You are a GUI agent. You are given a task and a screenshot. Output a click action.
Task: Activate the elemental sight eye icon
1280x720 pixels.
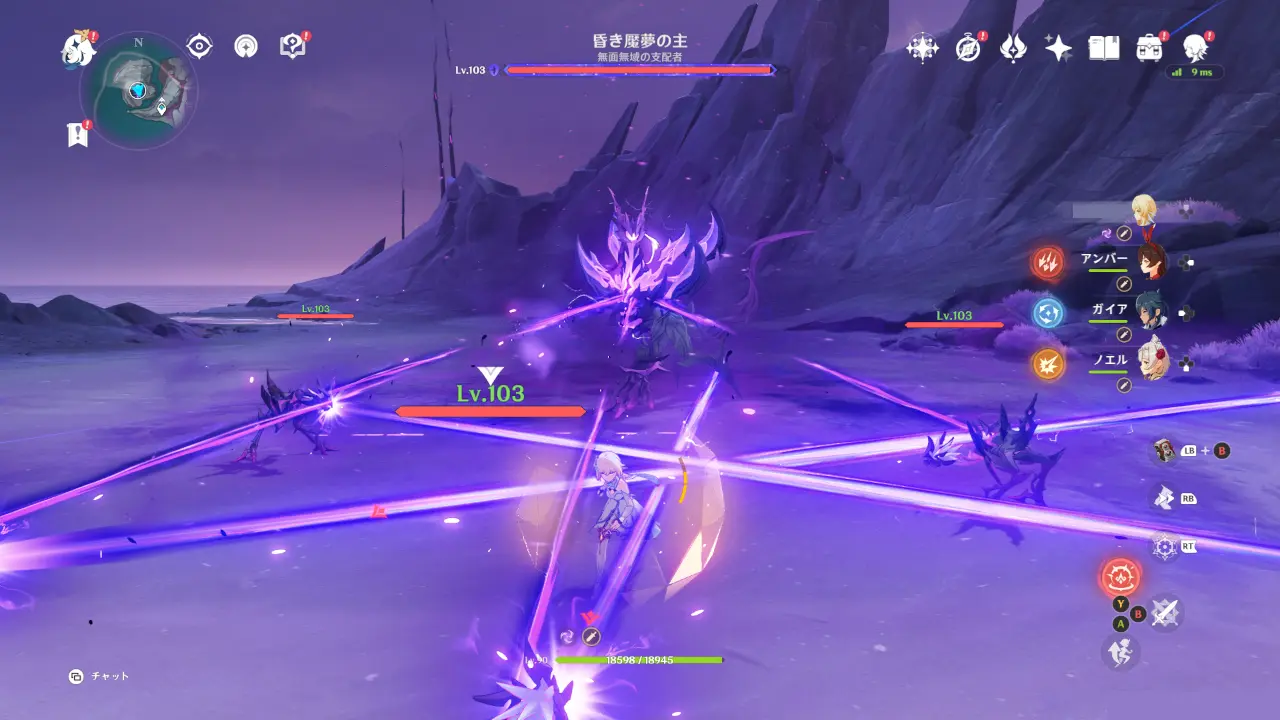tap(200, 46)
